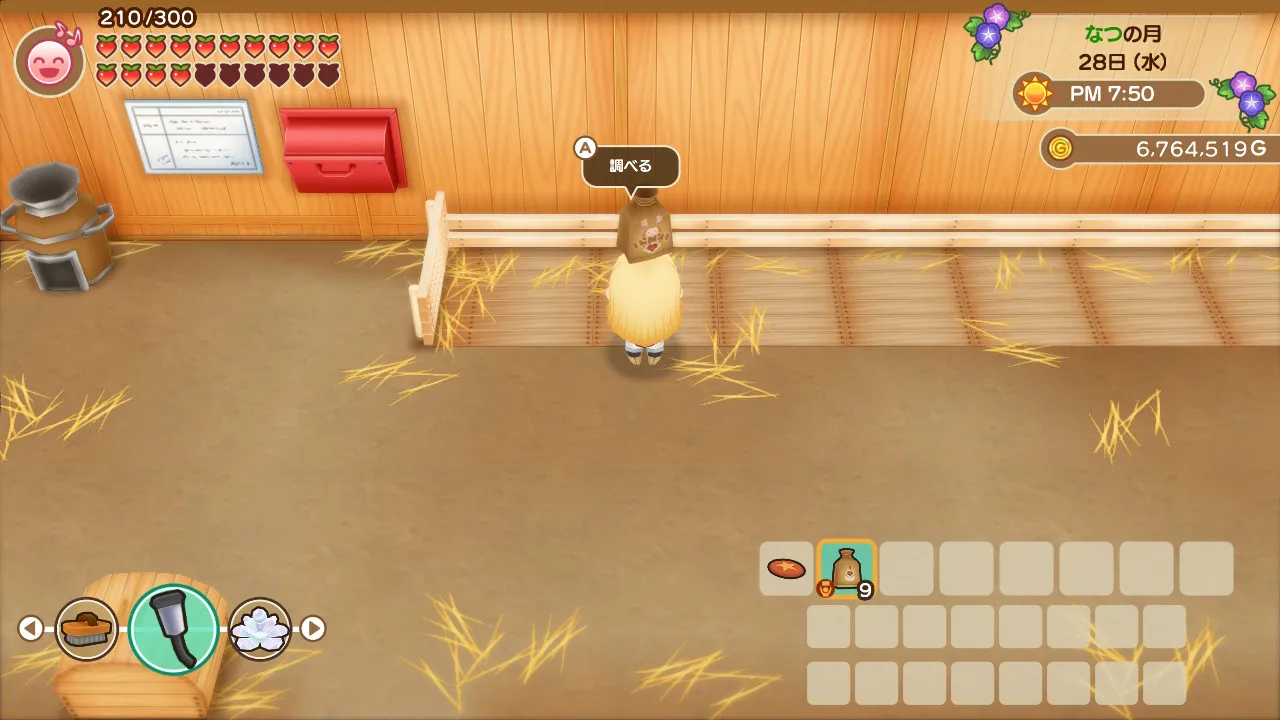Cycle tools with the left arrow

(30, 628)
